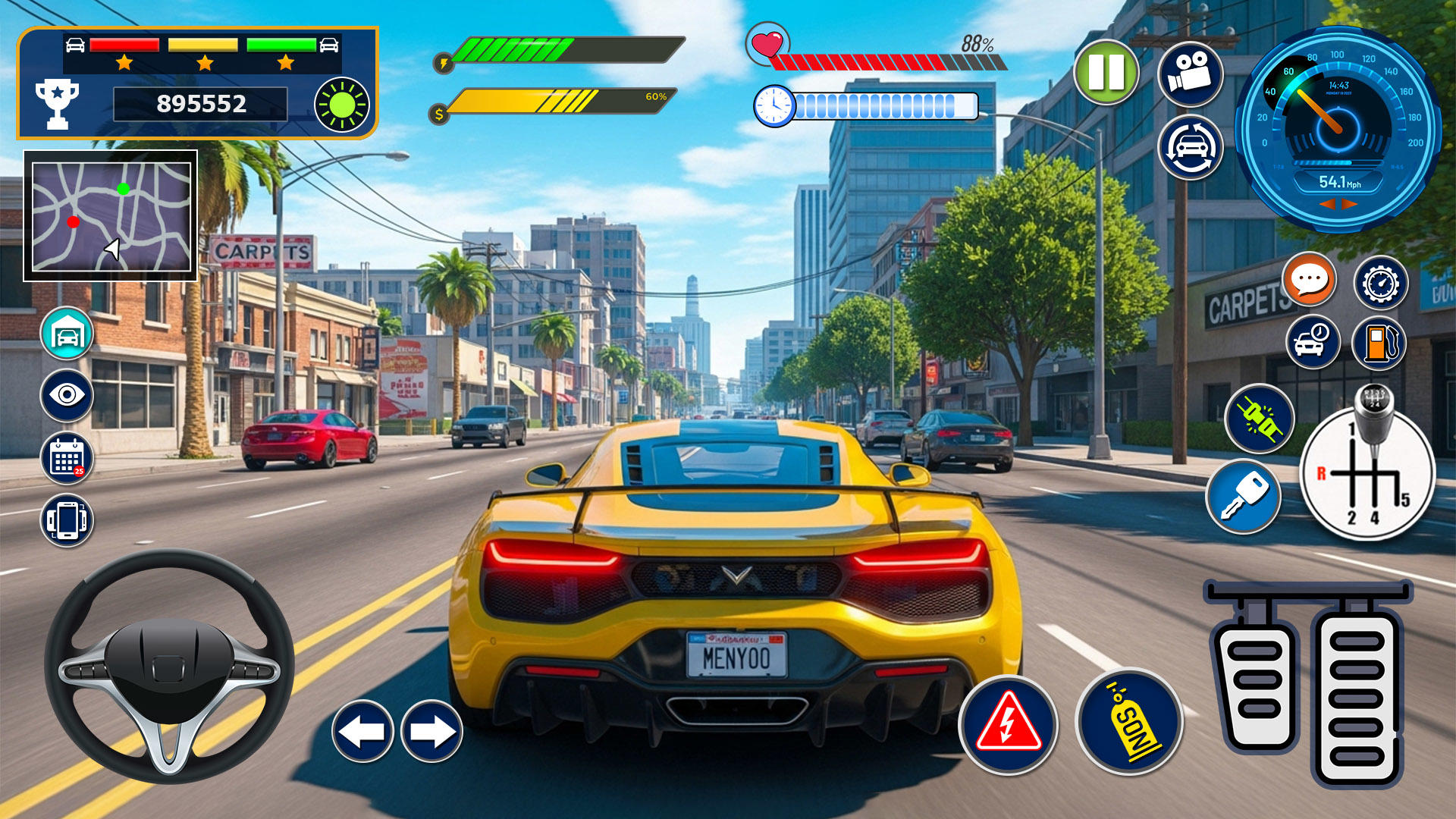This screenshot has width=1456, height=819.
Task: Open the garage icon
Action: [x=67, y=334]
